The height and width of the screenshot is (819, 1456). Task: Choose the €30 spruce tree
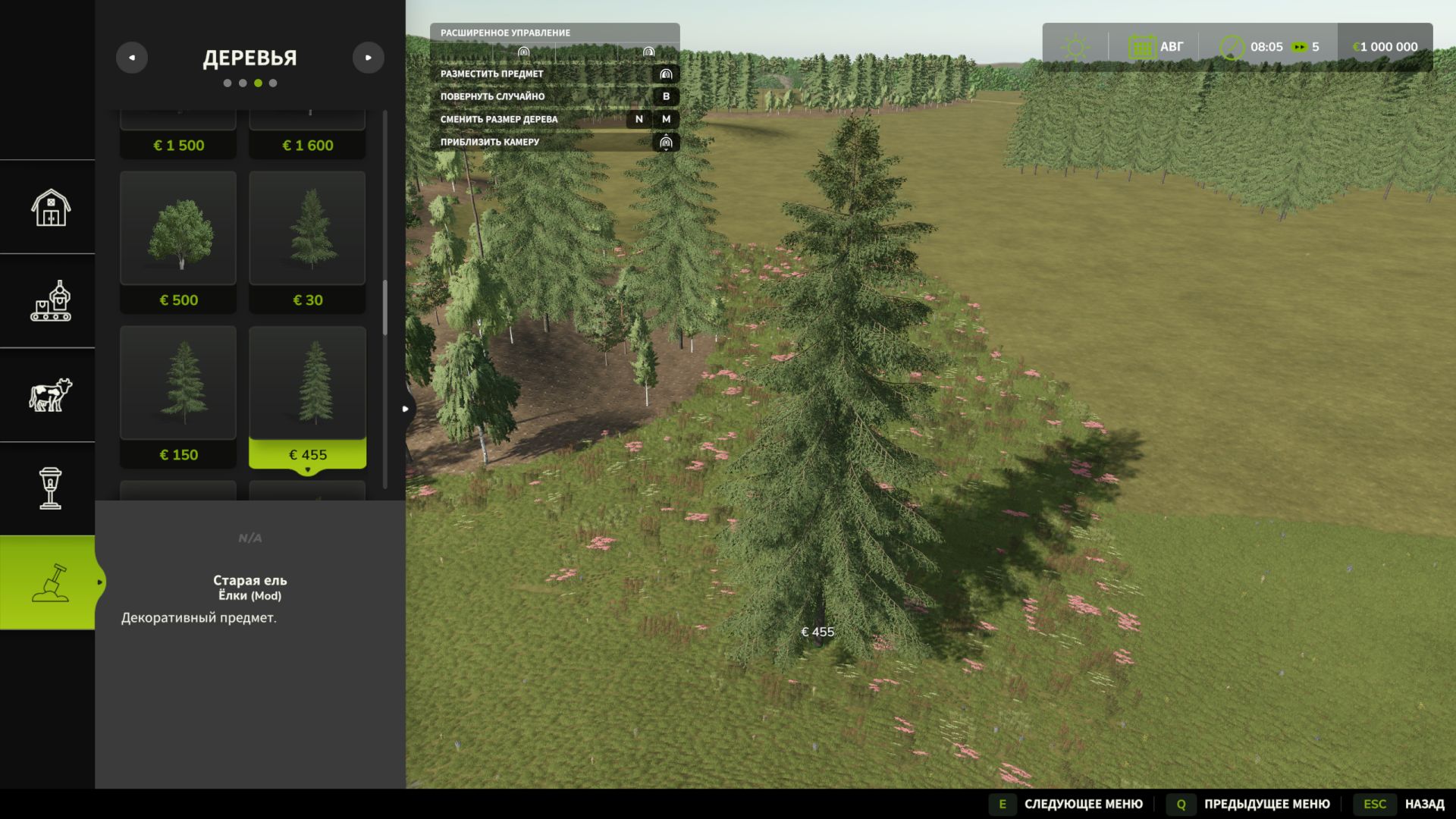click(x=307, y=241)
